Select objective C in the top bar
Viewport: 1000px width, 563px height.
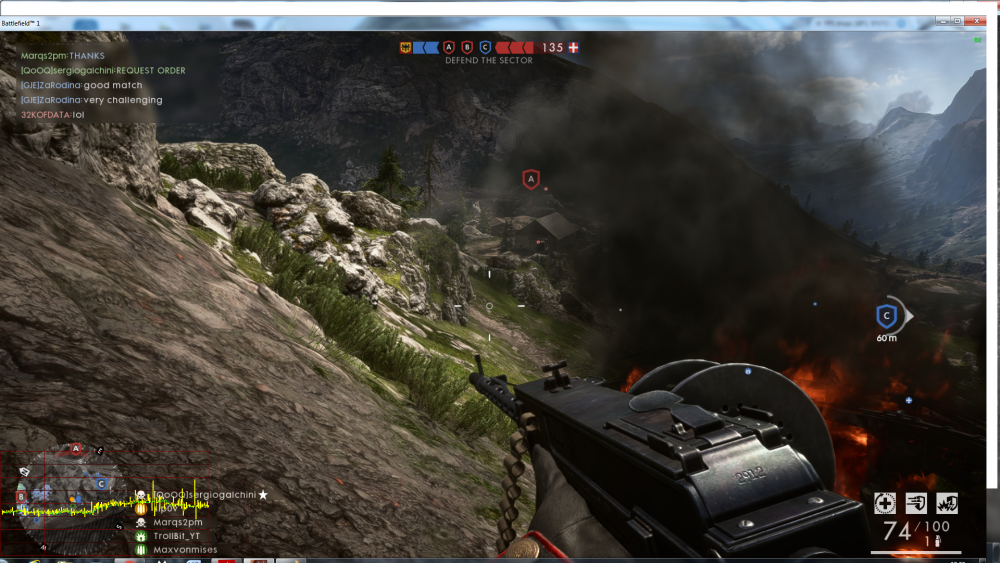[485, 47]
